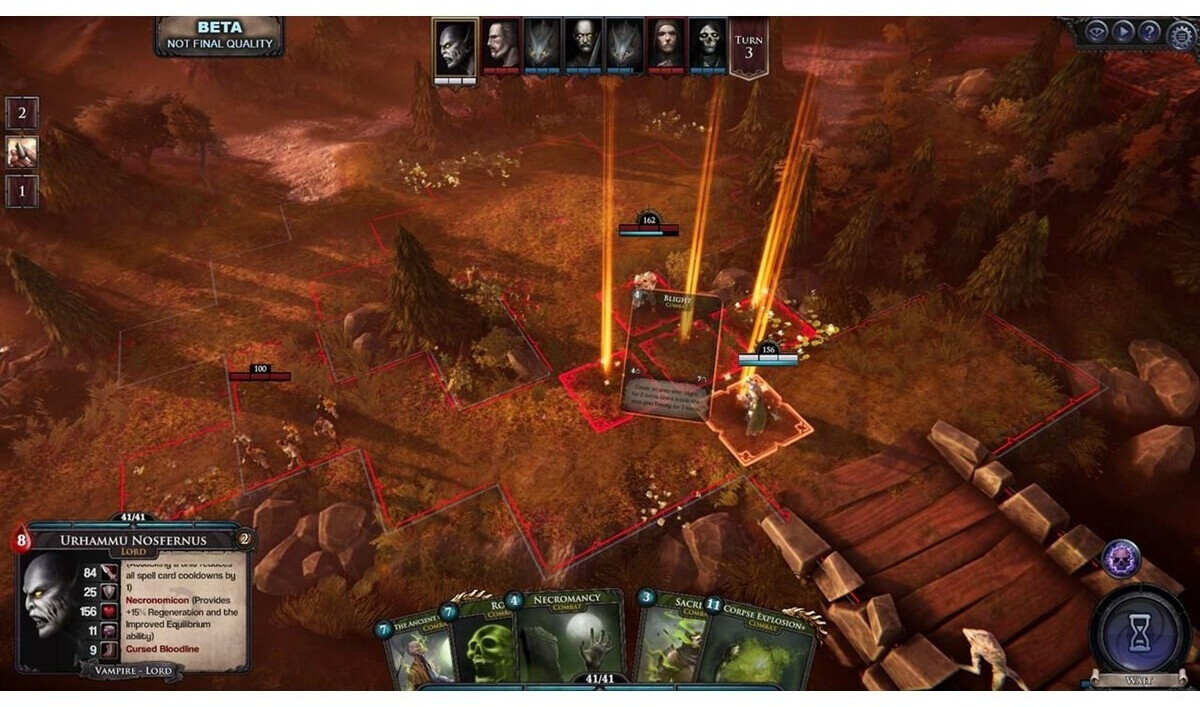Viewport: 1200px width, 707px height.
Task: Select the left-side number 2 box
Action: point(22,113)
